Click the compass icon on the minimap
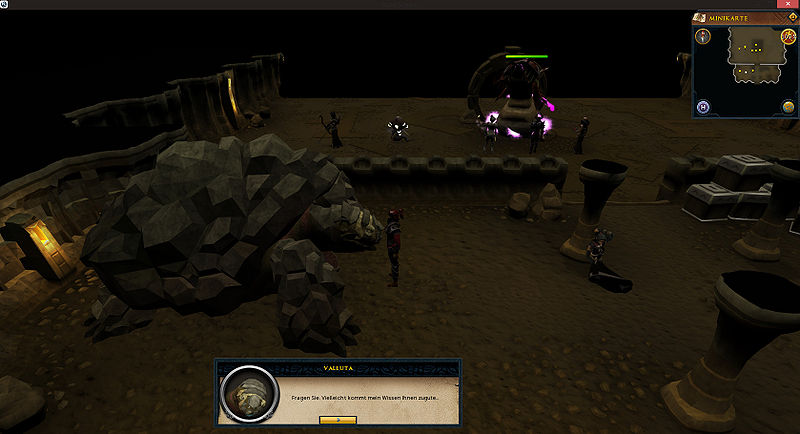Screen dimensions: 800x434 pos(704,36)
